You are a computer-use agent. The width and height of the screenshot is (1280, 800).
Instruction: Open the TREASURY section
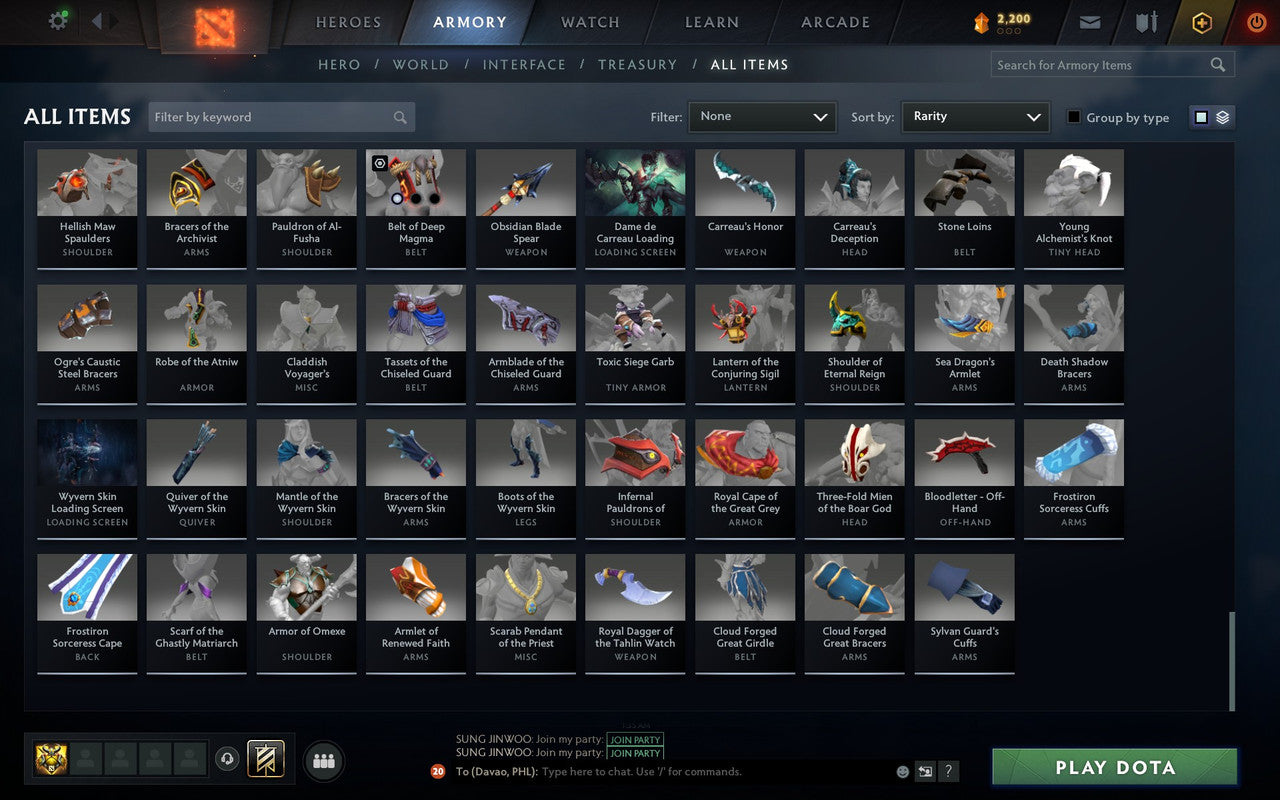(637, 64)
